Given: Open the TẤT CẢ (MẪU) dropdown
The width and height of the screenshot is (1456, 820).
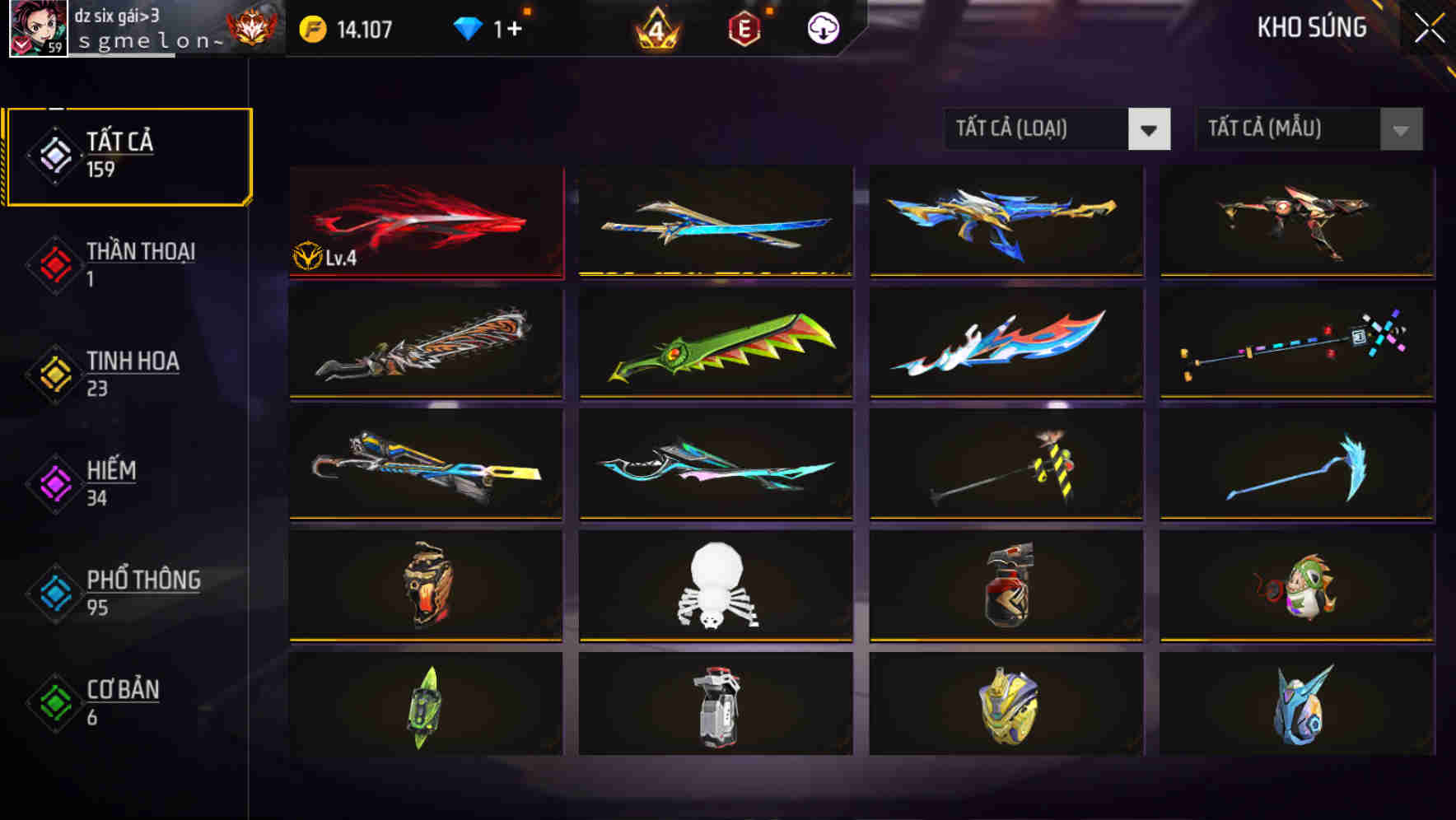Looking at the screenshot, I should [1289, 129].
